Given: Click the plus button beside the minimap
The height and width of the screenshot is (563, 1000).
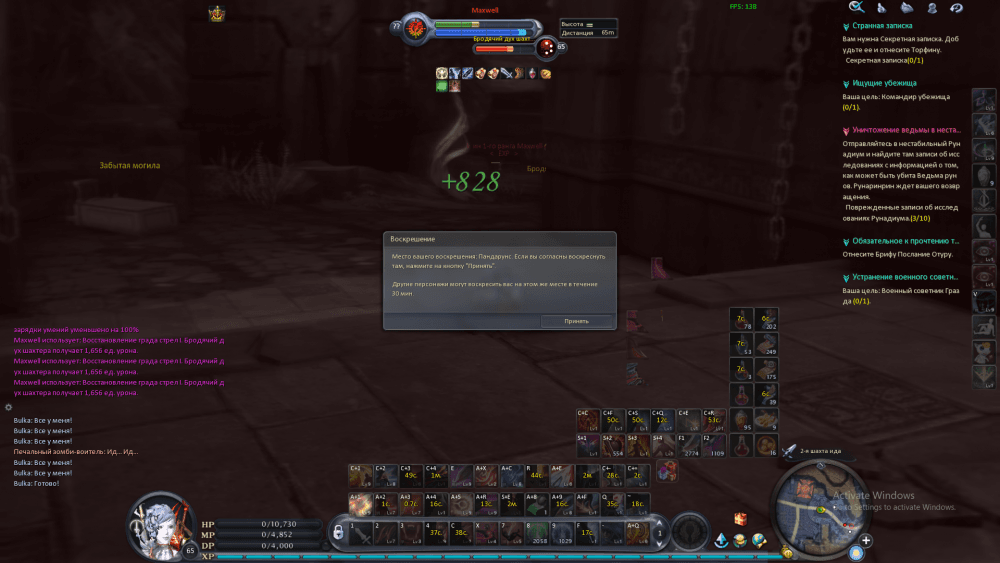Looking at the screenshot, I should point(866,541).
